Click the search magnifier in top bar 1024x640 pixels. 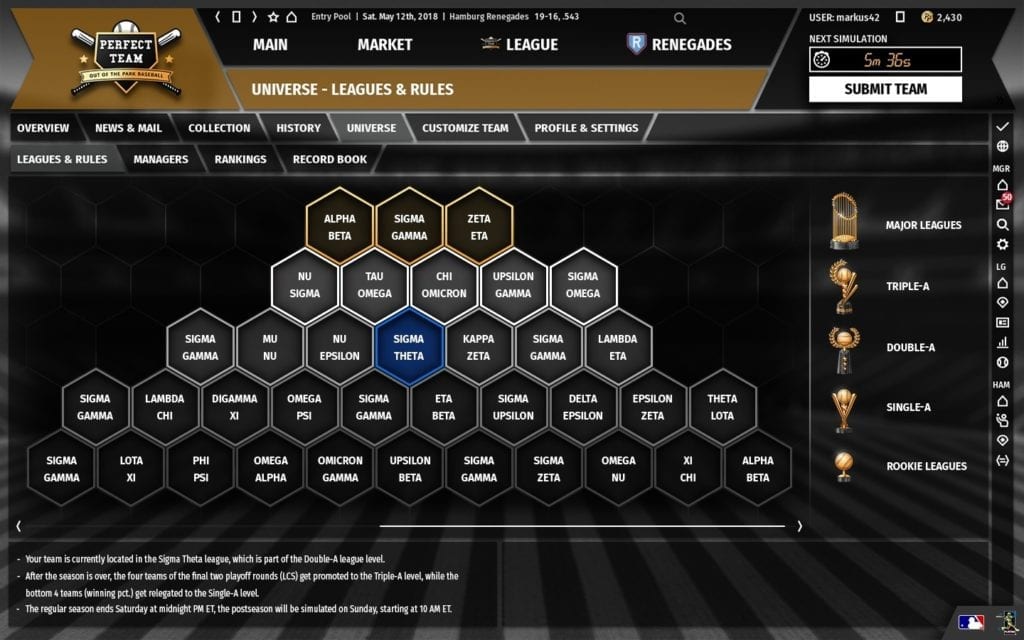click(680, 17)
